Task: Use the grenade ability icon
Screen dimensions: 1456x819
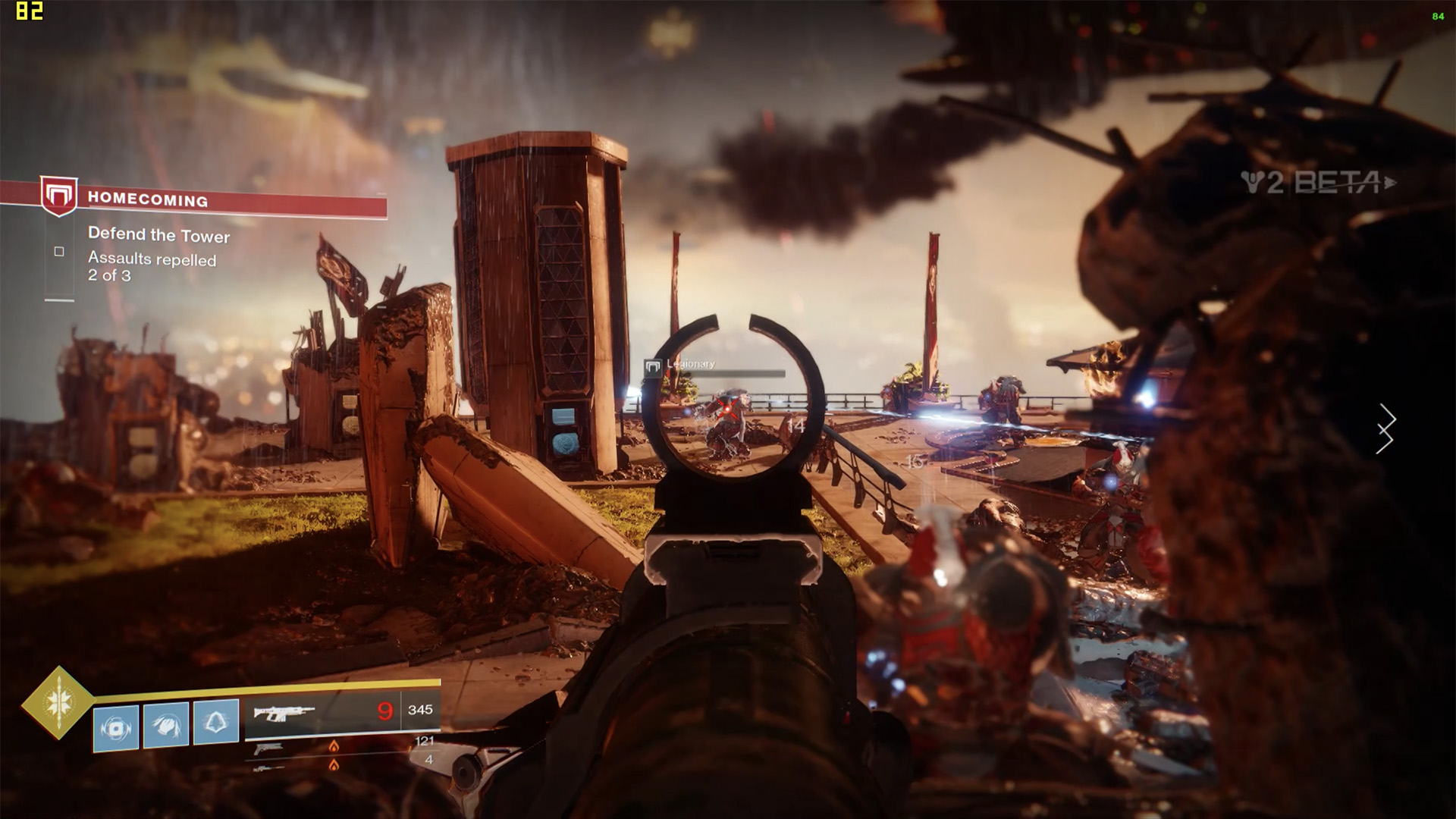Action: tap(116, 728)
